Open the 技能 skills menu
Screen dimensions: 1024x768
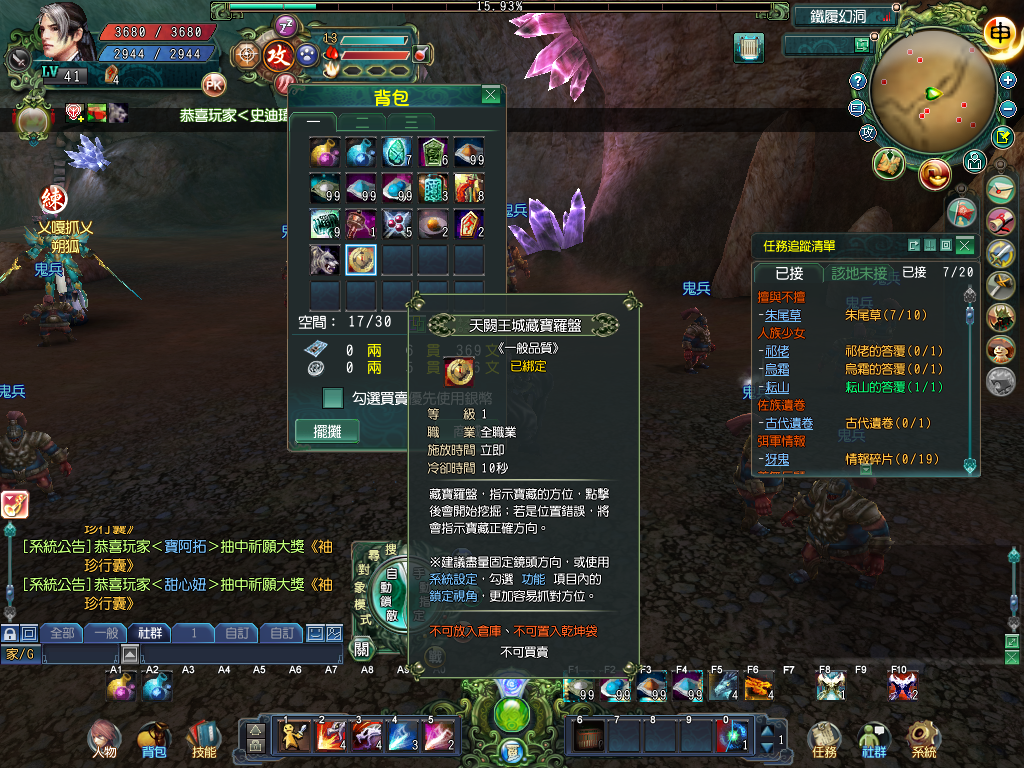[x=203, y=740]
